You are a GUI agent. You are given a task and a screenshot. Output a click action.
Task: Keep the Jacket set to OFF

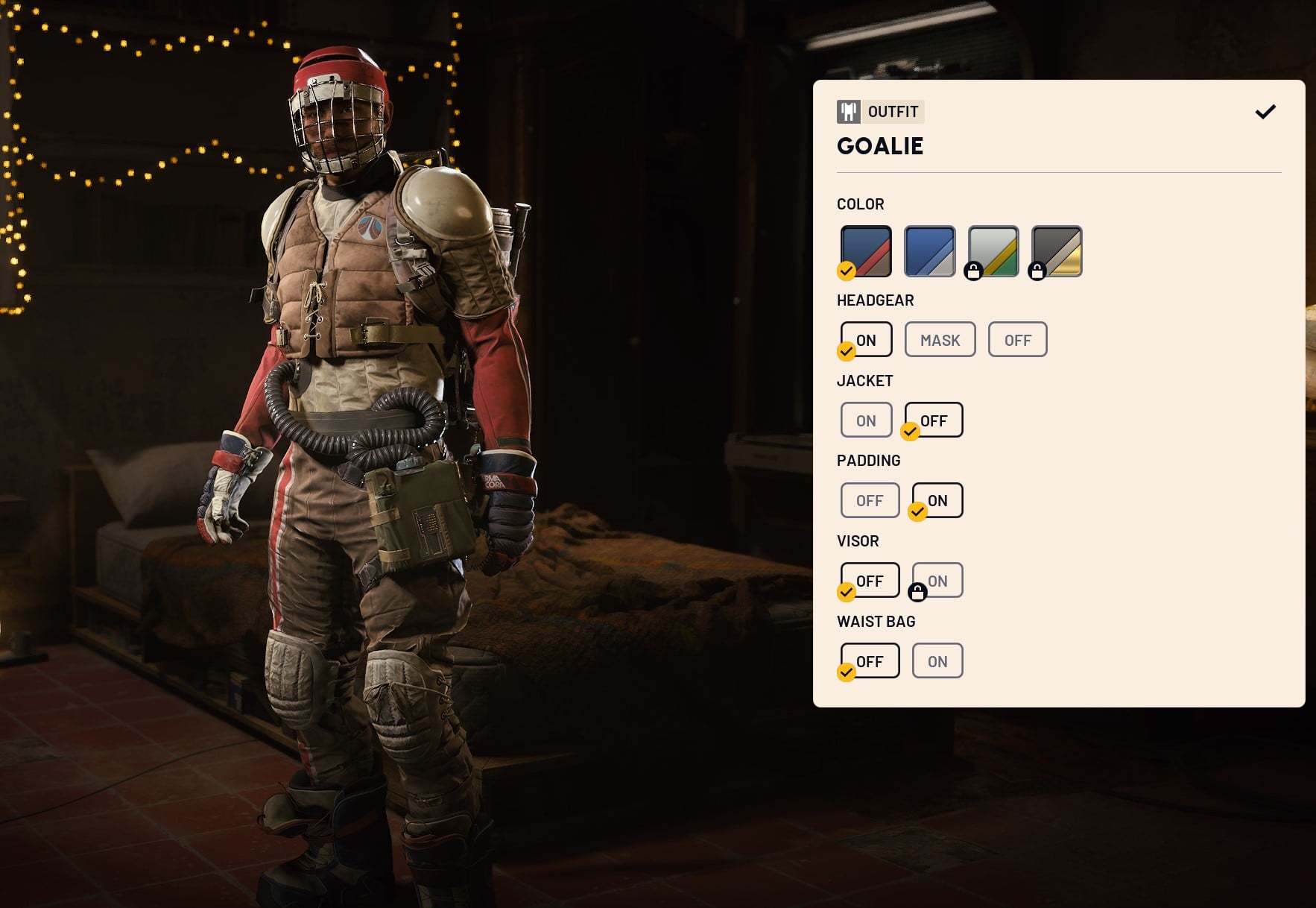click(932, 420)
